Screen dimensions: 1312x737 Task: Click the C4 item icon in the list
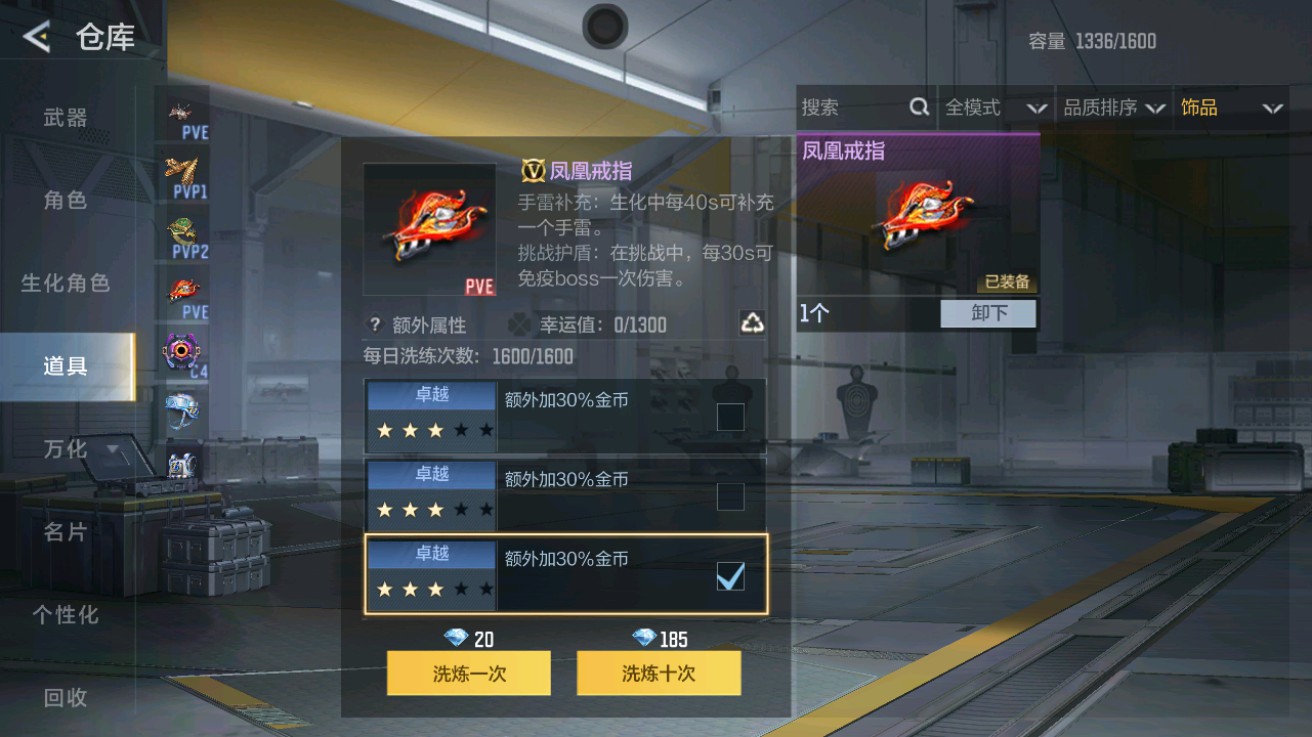pos(184,352)
